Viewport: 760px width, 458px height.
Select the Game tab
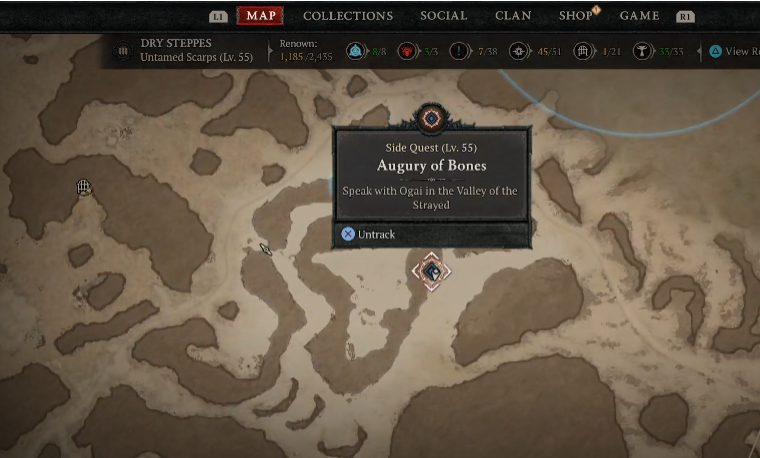pos(639,15)
